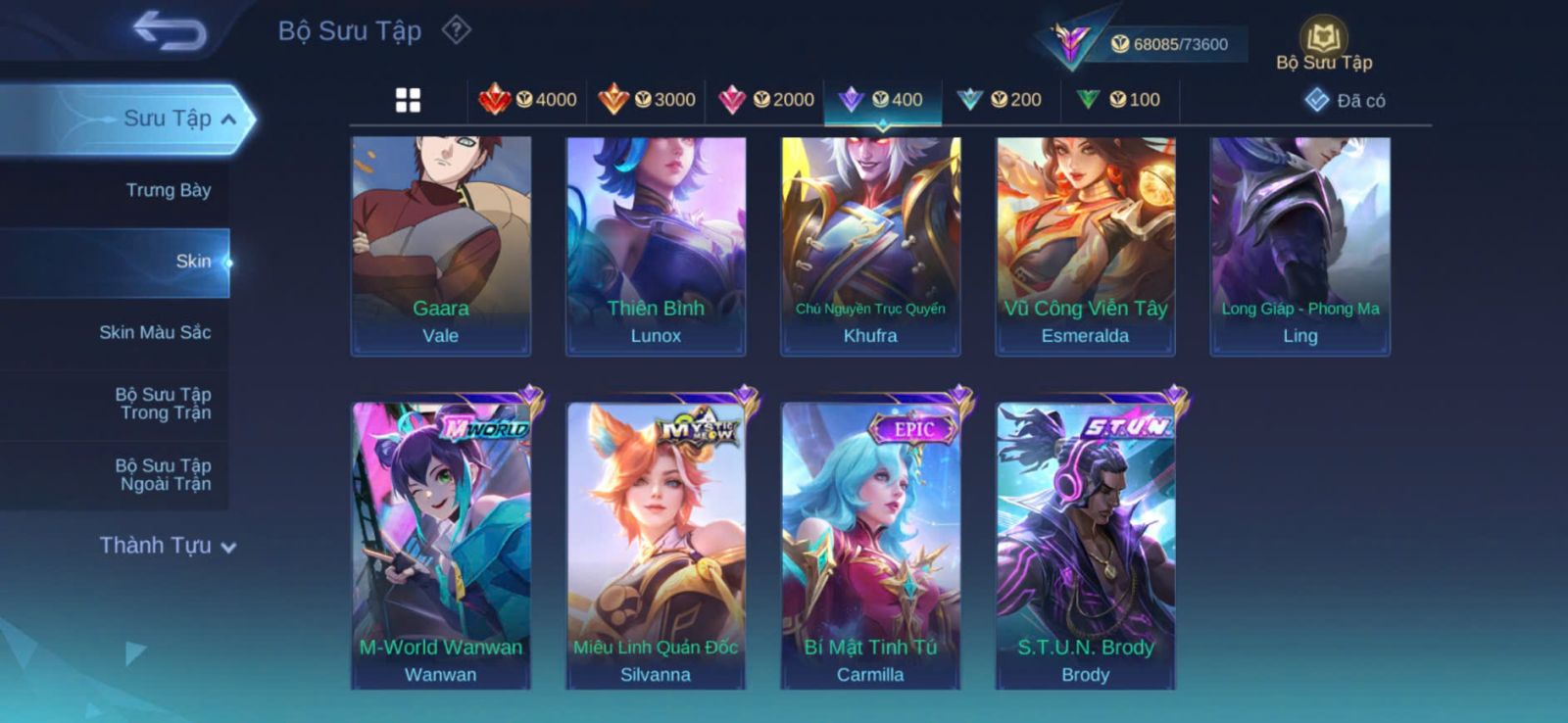Open Bộ Sưu Tập Ngoài Trận
Image resolution: width=1568 pixels, height=723 pixels.
[163, 474]
